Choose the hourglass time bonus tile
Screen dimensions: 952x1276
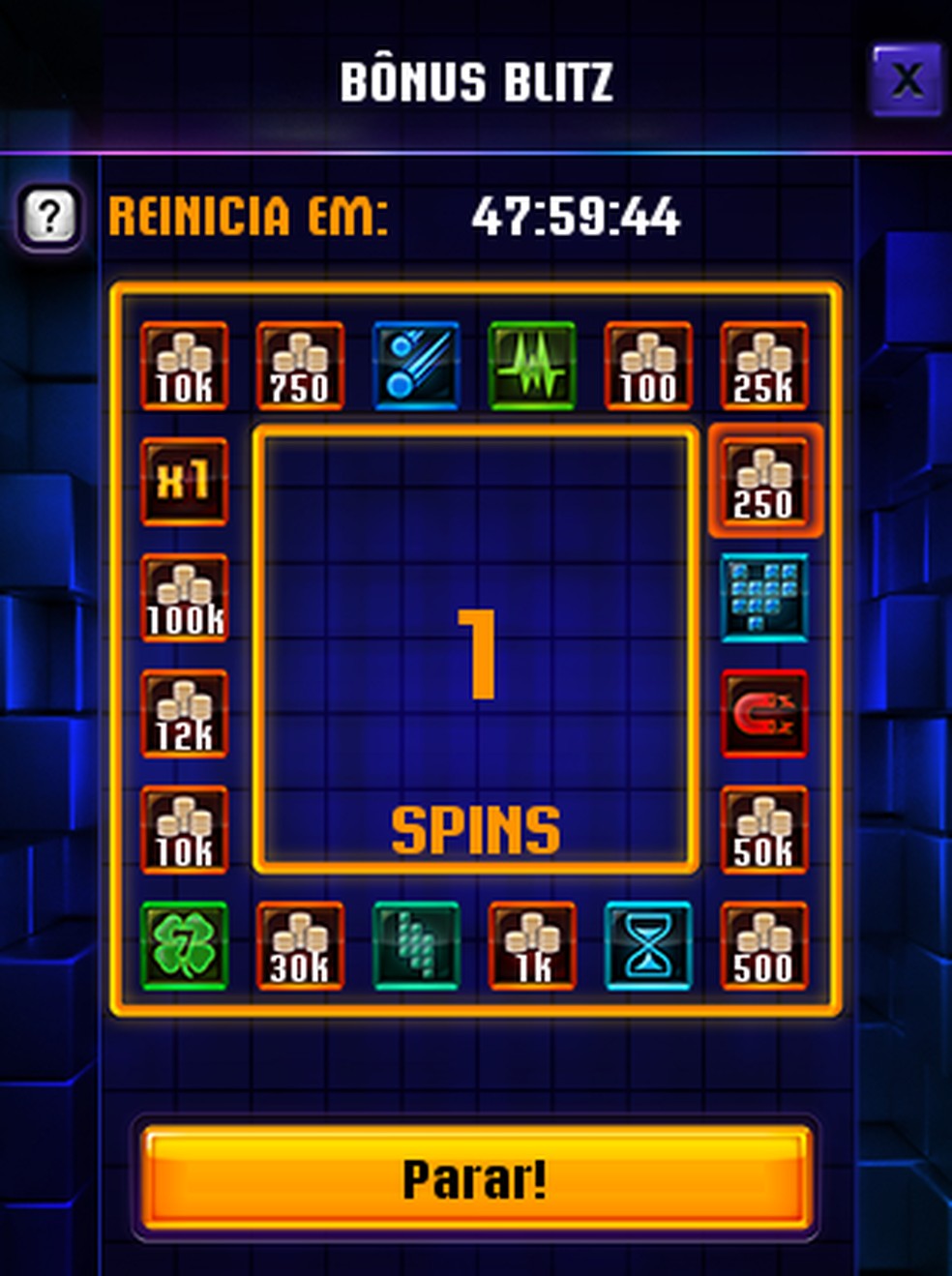click(648, 945)
